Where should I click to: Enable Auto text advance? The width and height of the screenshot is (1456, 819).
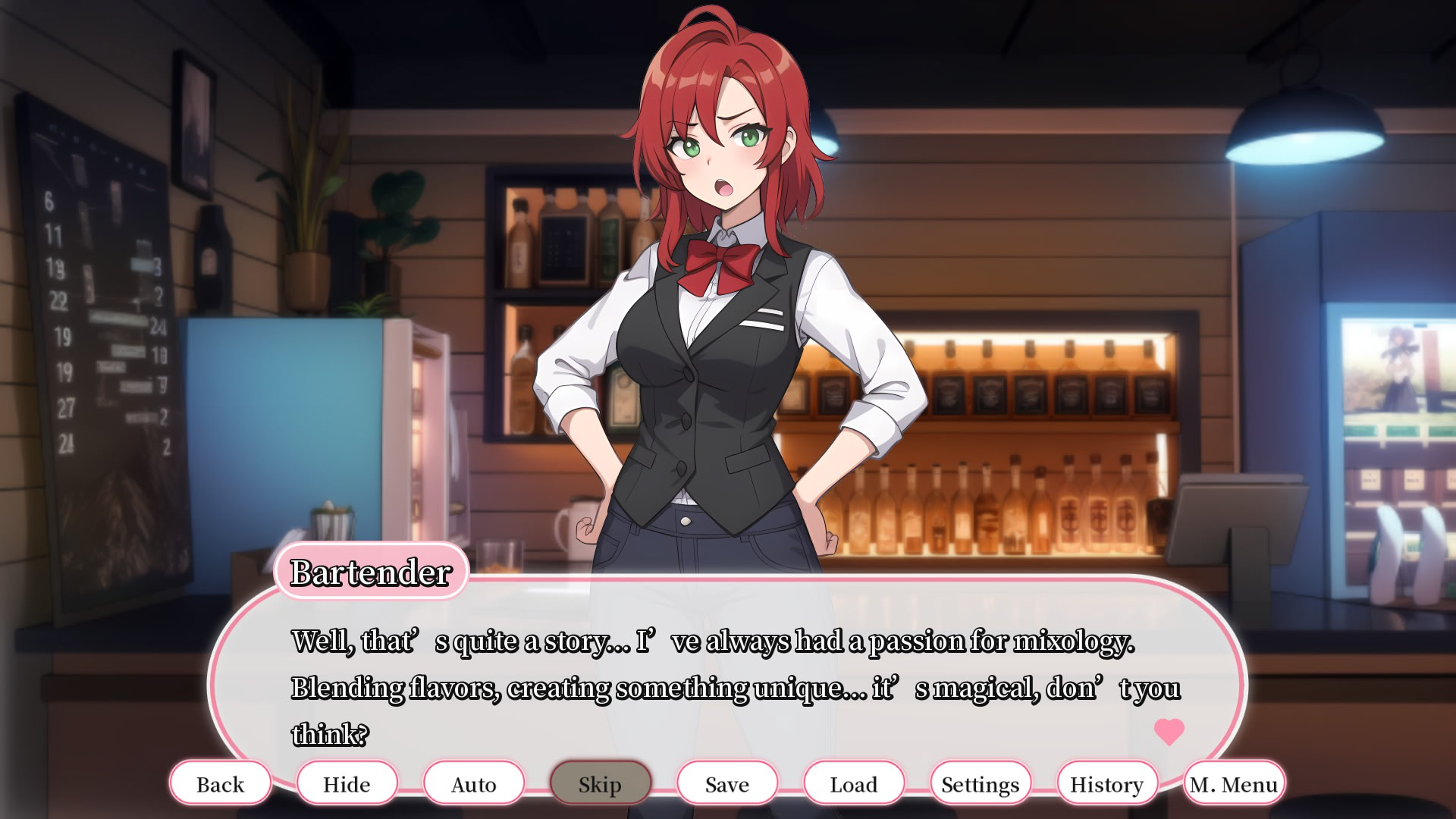pos(474,783)
